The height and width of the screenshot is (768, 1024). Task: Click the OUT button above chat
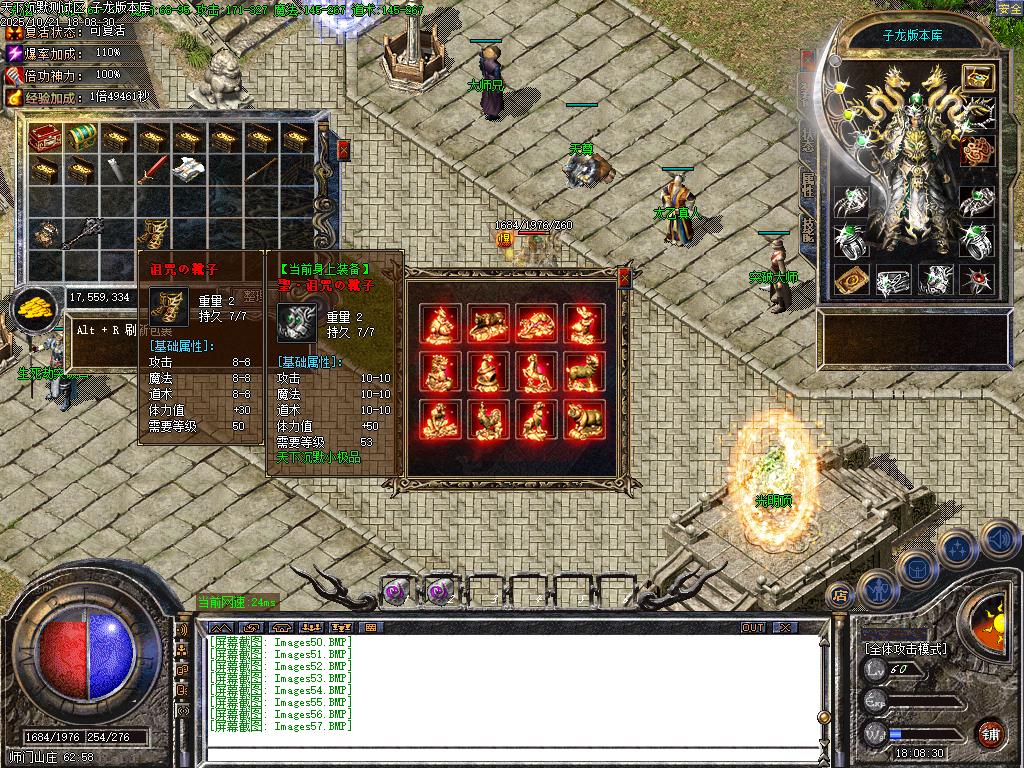point(752,627)
